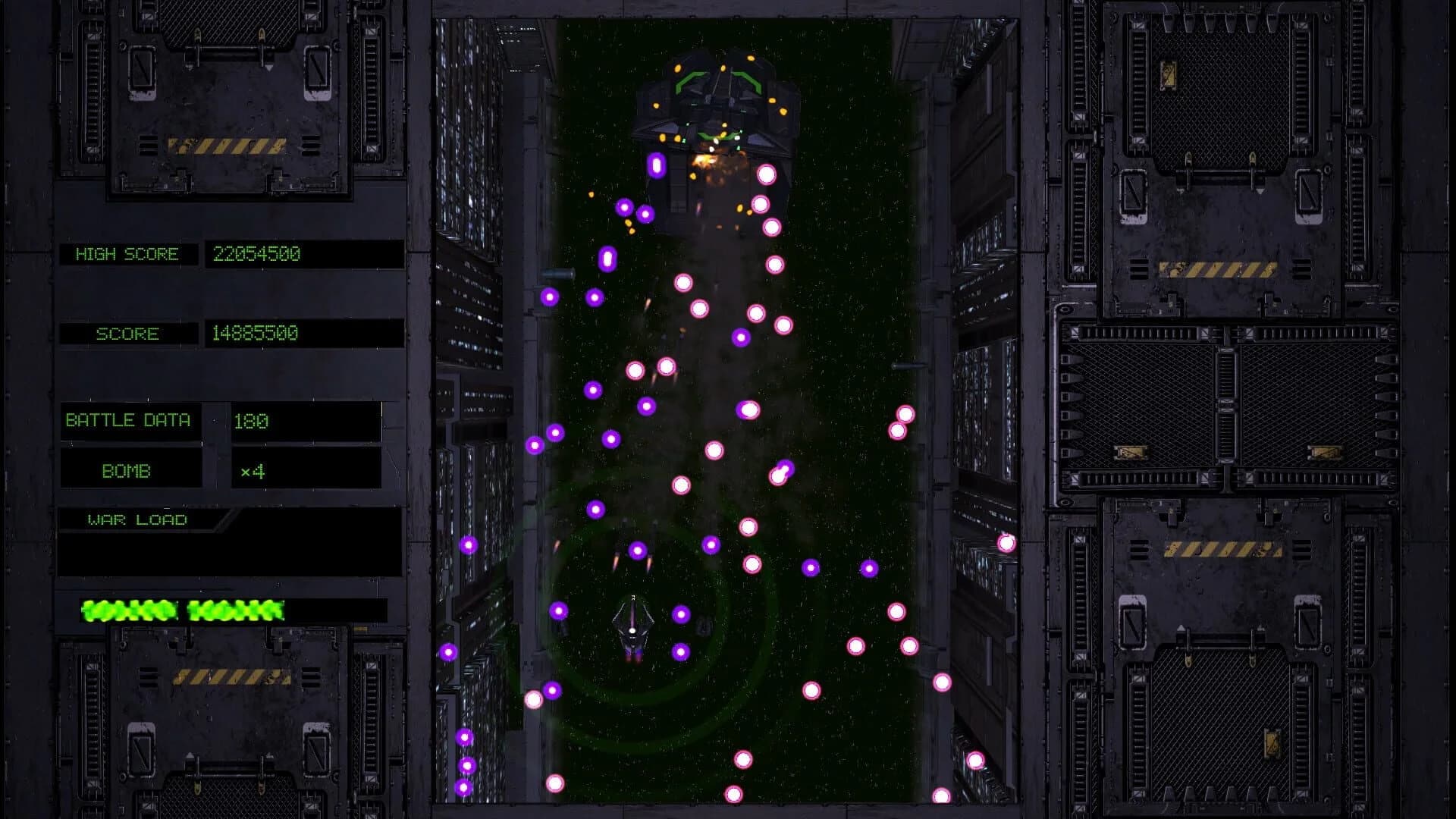Click the high score value 22054500

256,254
